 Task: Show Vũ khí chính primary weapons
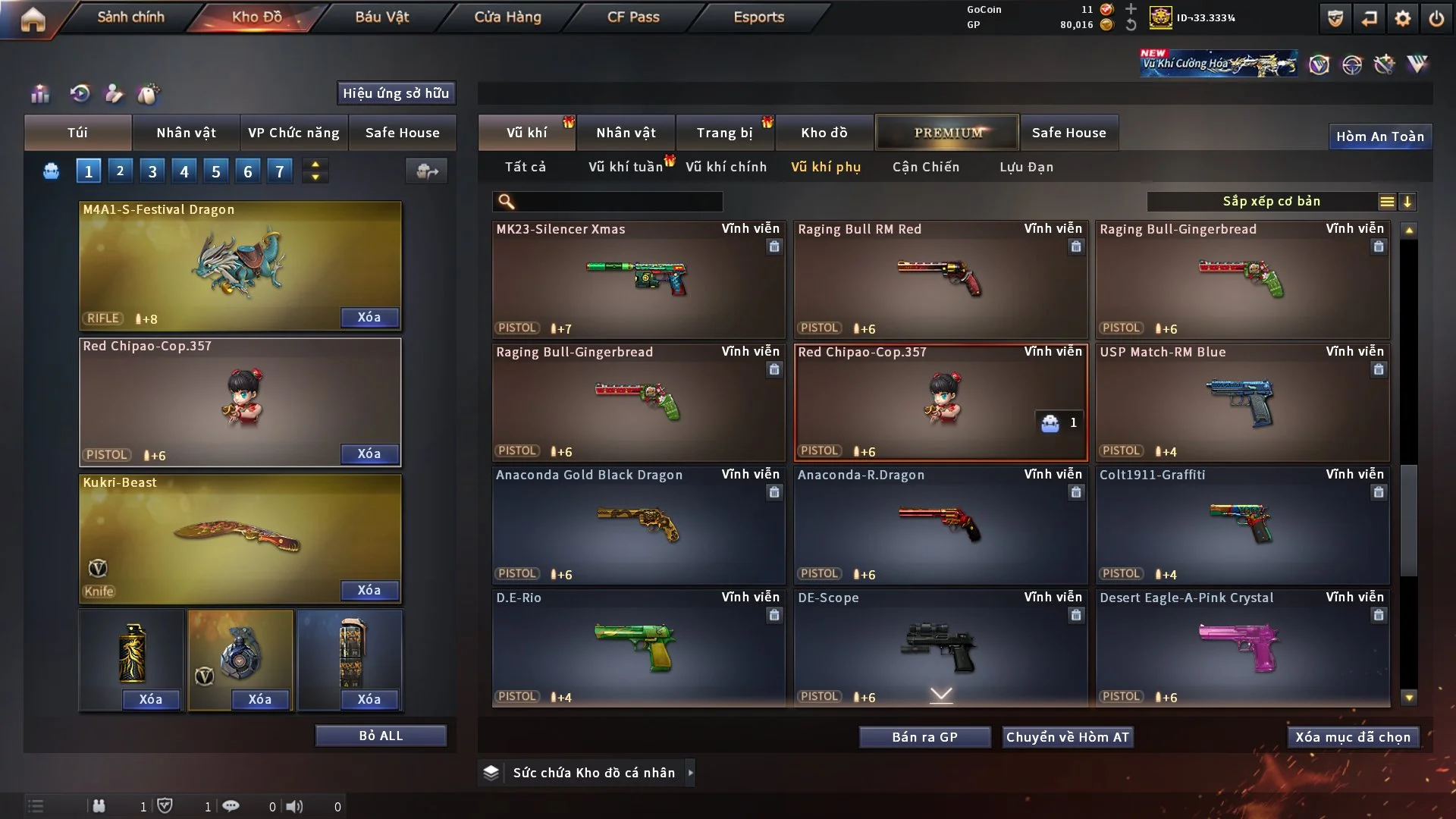[x=726, y=167]
